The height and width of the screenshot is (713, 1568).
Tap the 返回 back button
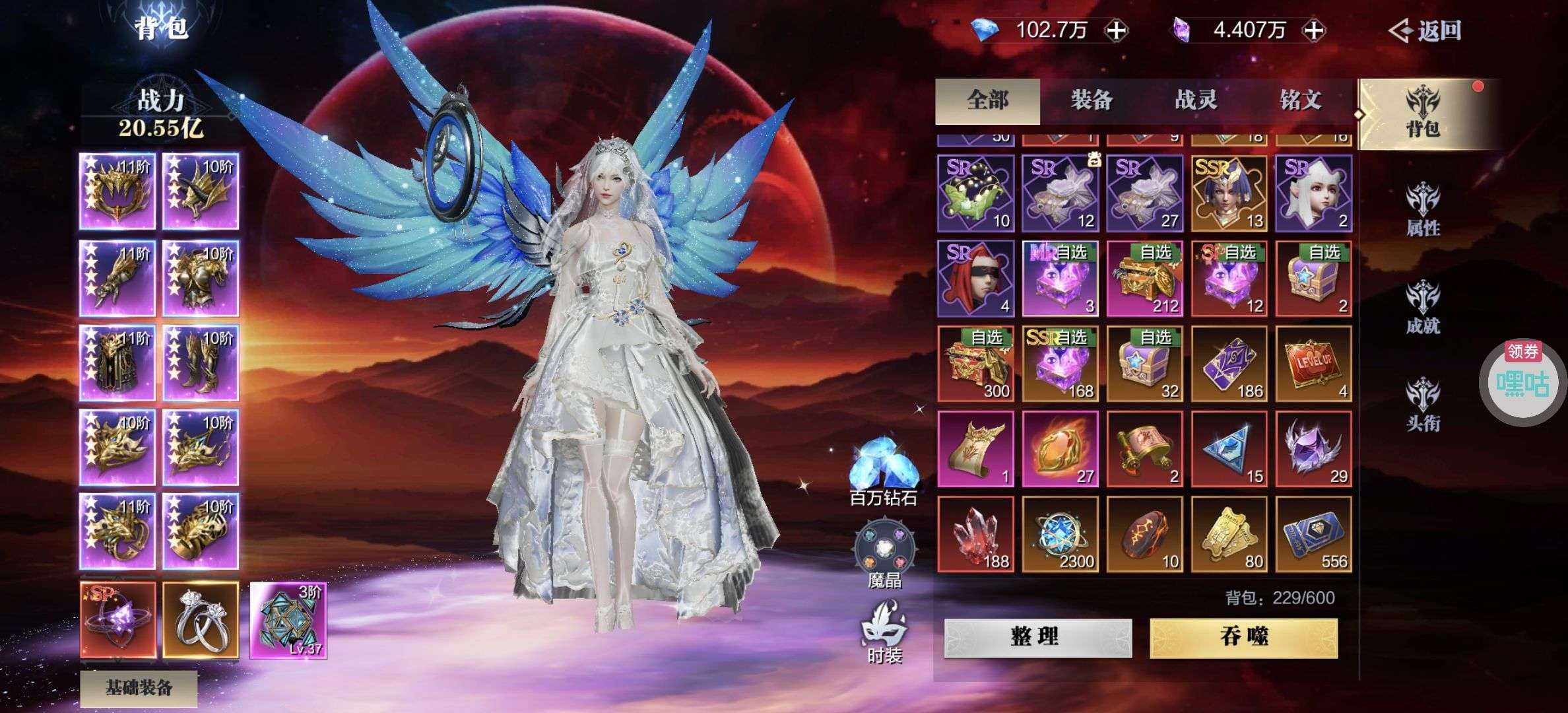pyautogui.click(x=1427, y=30)
